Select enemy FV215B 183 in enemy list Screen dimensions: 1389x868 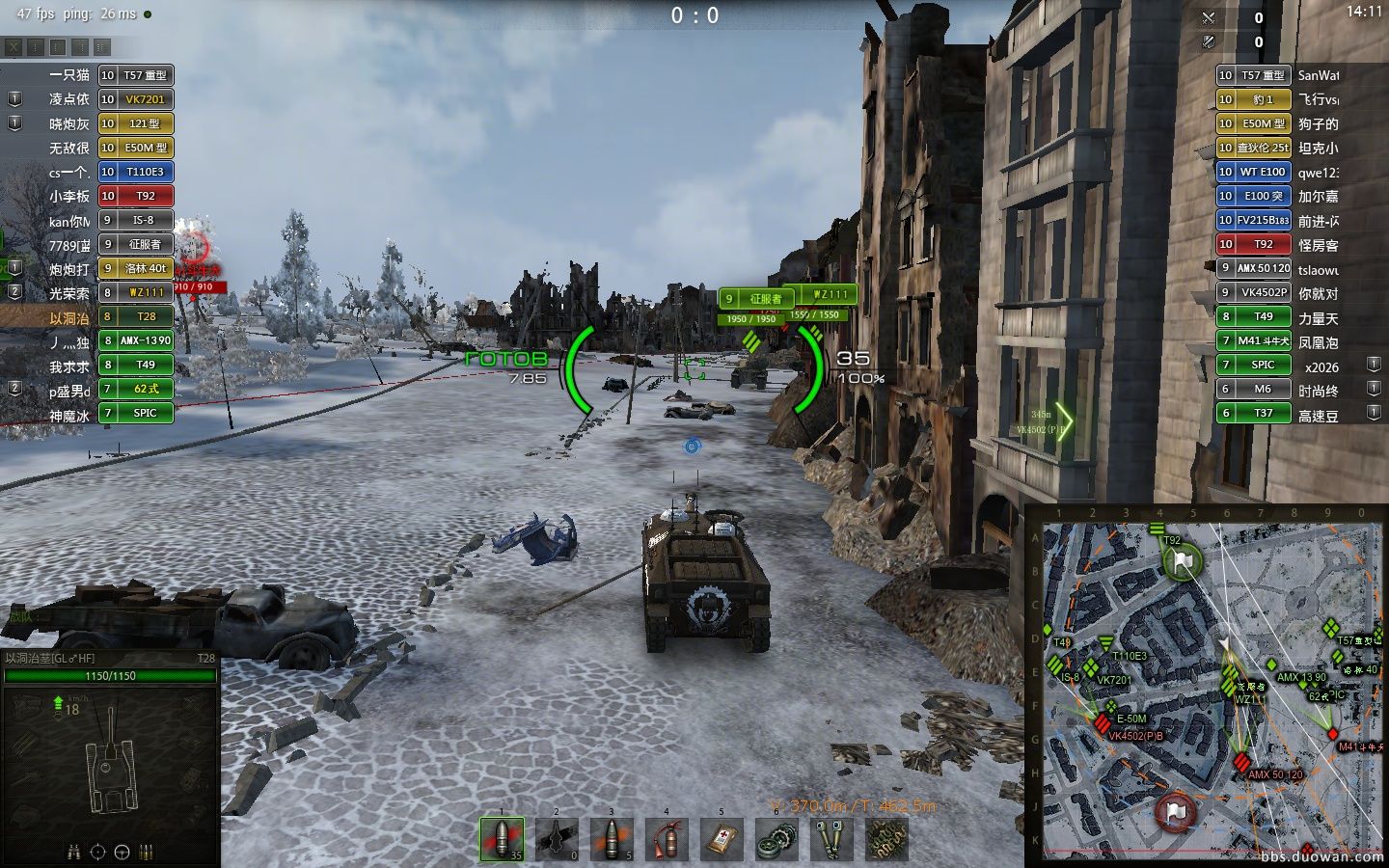click(x=1253, y=220)
